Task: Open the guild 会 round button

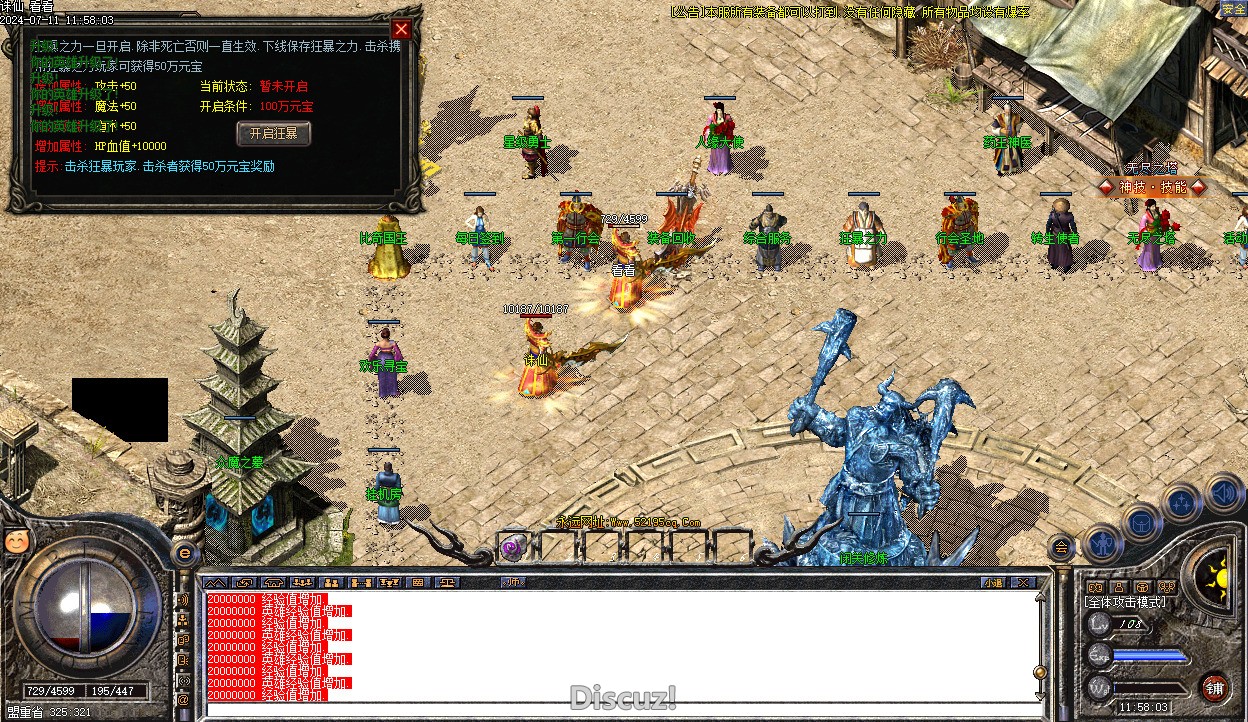Action: pyautogui.click(x=1061, y=547)
